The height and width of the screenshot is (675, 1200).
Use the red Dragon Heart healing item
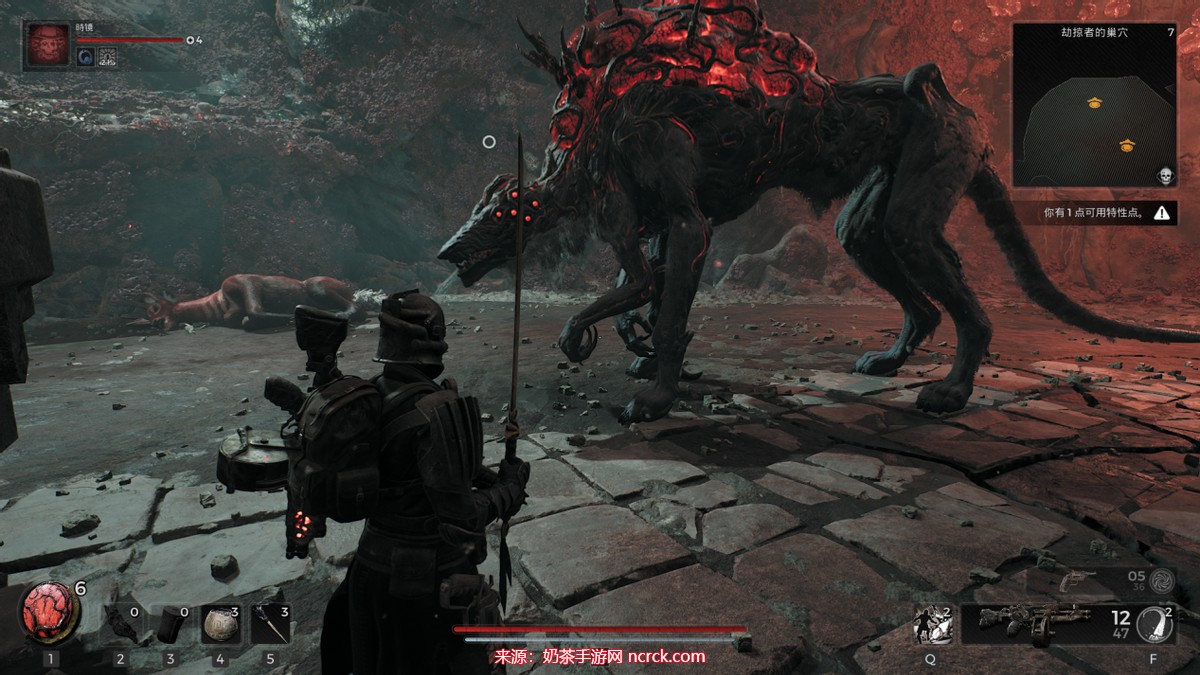pos(50,613)
